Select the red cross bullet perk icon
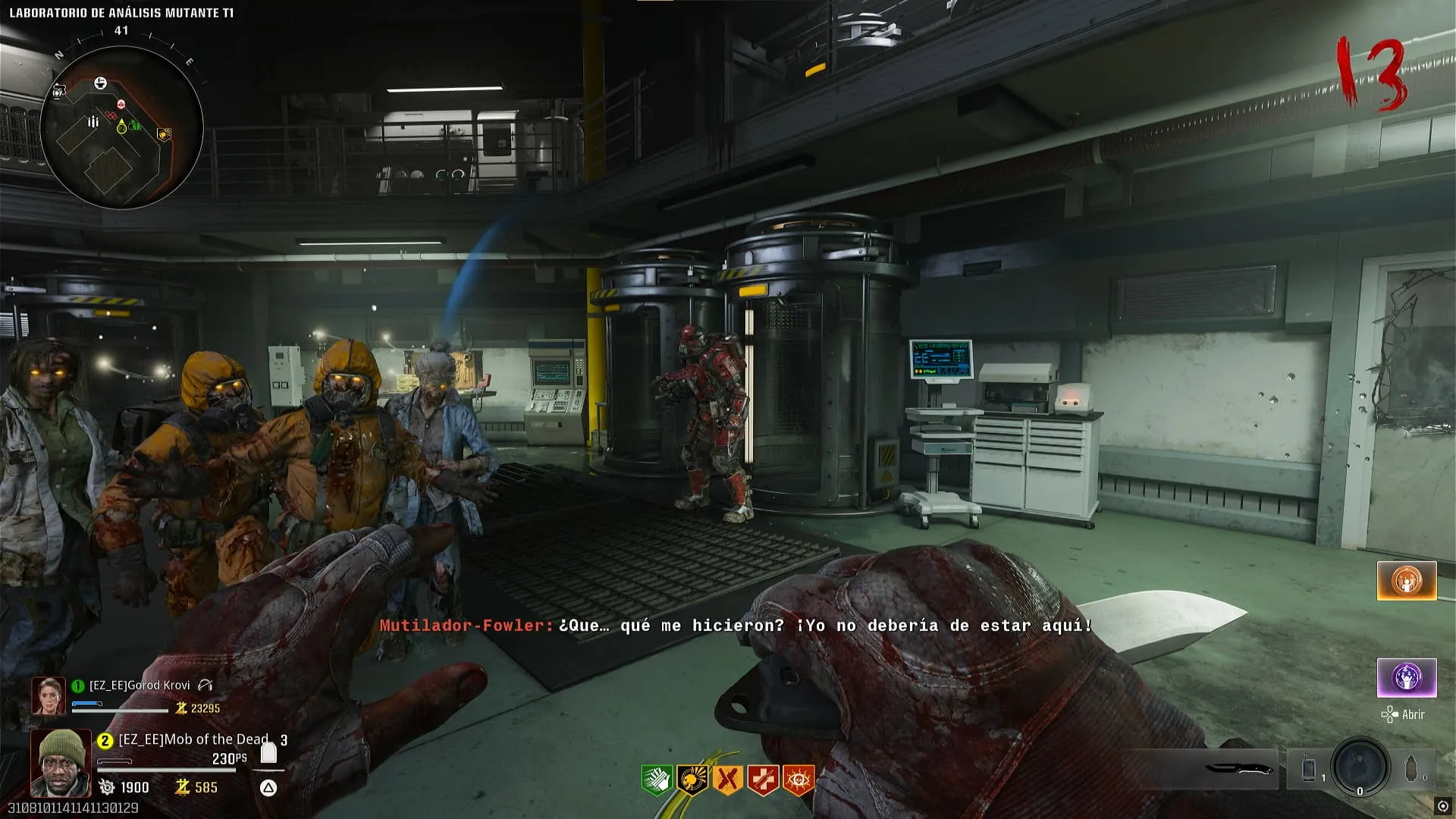Viewport: 1456px width, 819px height. coord(763,780)
